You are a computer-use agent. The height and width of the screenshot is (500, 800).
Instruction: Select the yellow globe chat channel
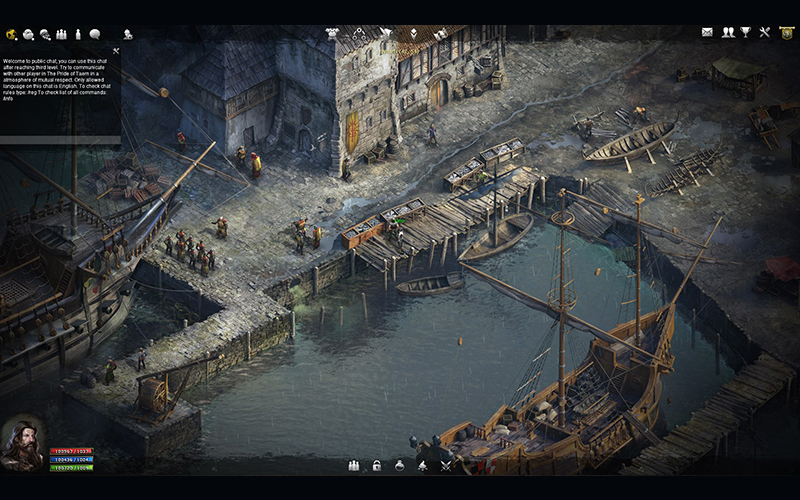[11, 34]
